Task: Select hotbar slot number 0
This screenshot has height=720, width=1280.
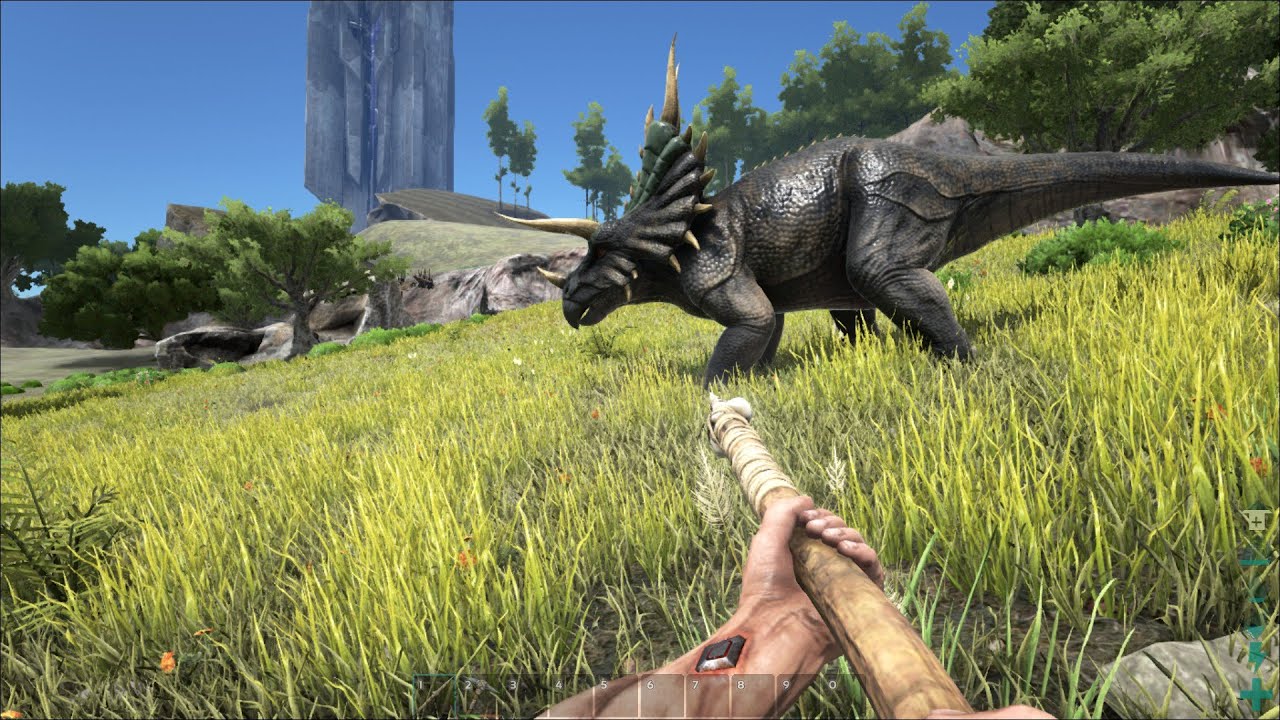Action: point(843,696)
